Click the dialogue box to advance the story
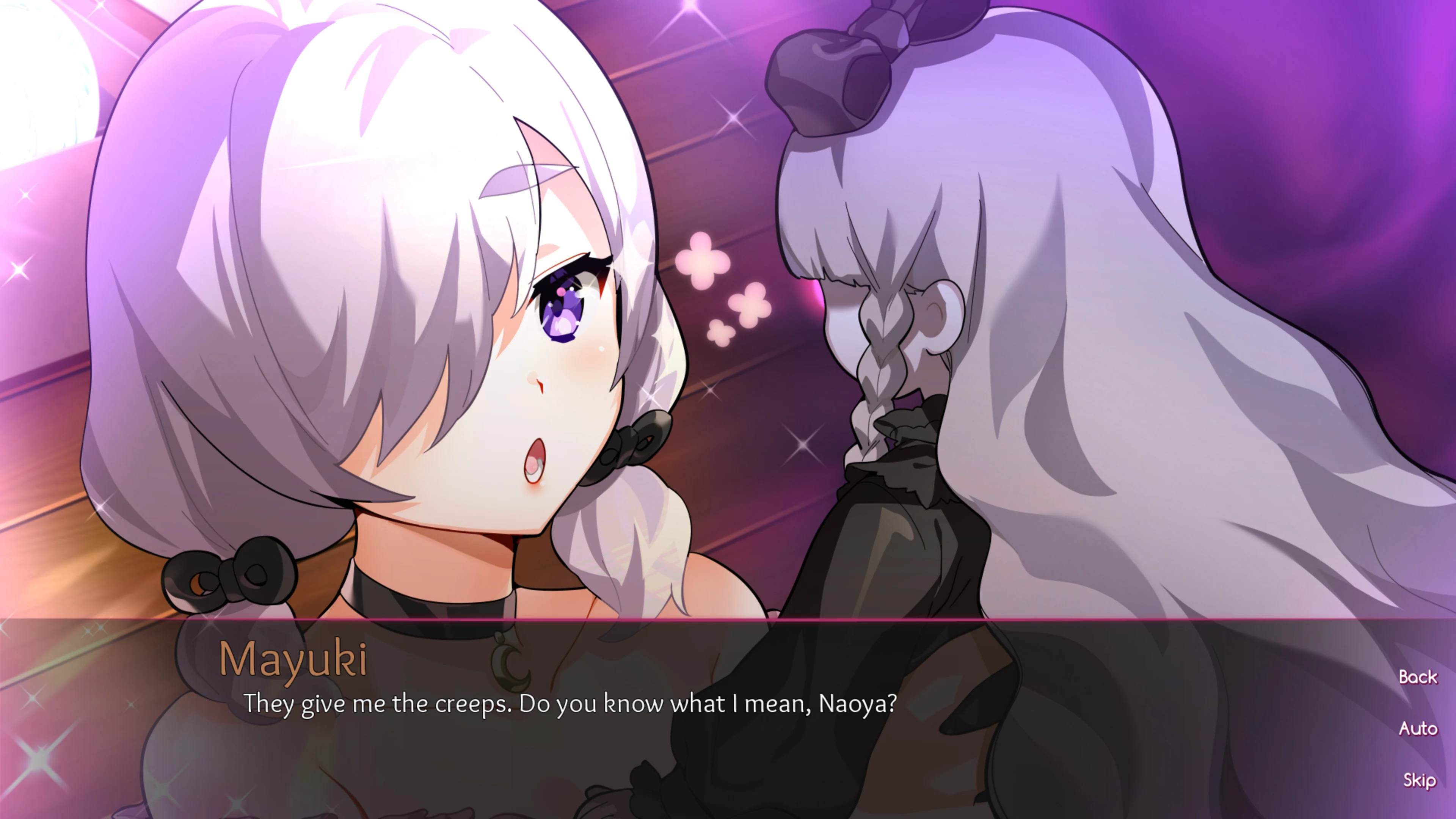The height and width of the screenshot is (819, 1456). (678, 735)
